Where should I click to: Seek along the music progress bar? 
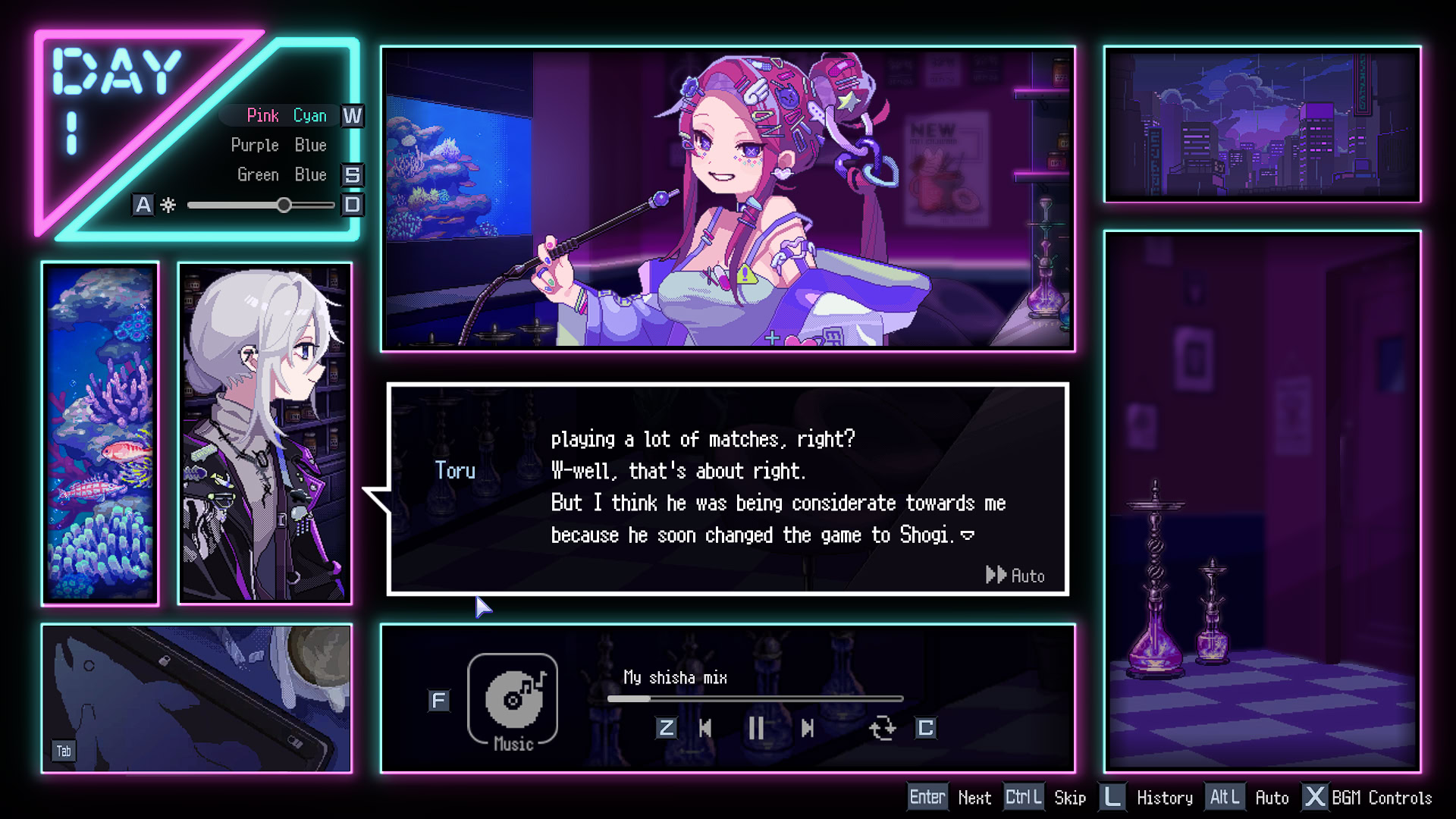pyautogui.click(x=755, y=698)
